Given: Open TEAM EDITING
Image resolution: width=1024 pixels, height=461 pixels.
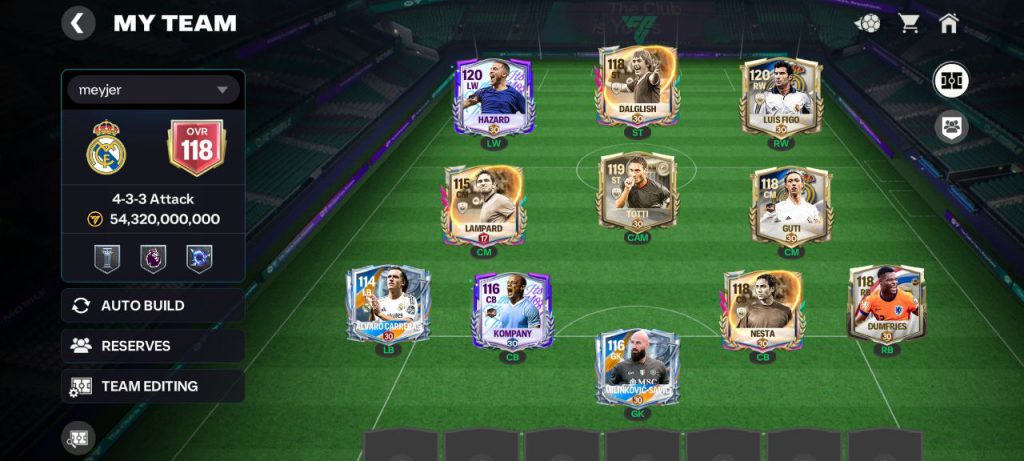Looking at the screenshot, I should [x=153, y=386].
